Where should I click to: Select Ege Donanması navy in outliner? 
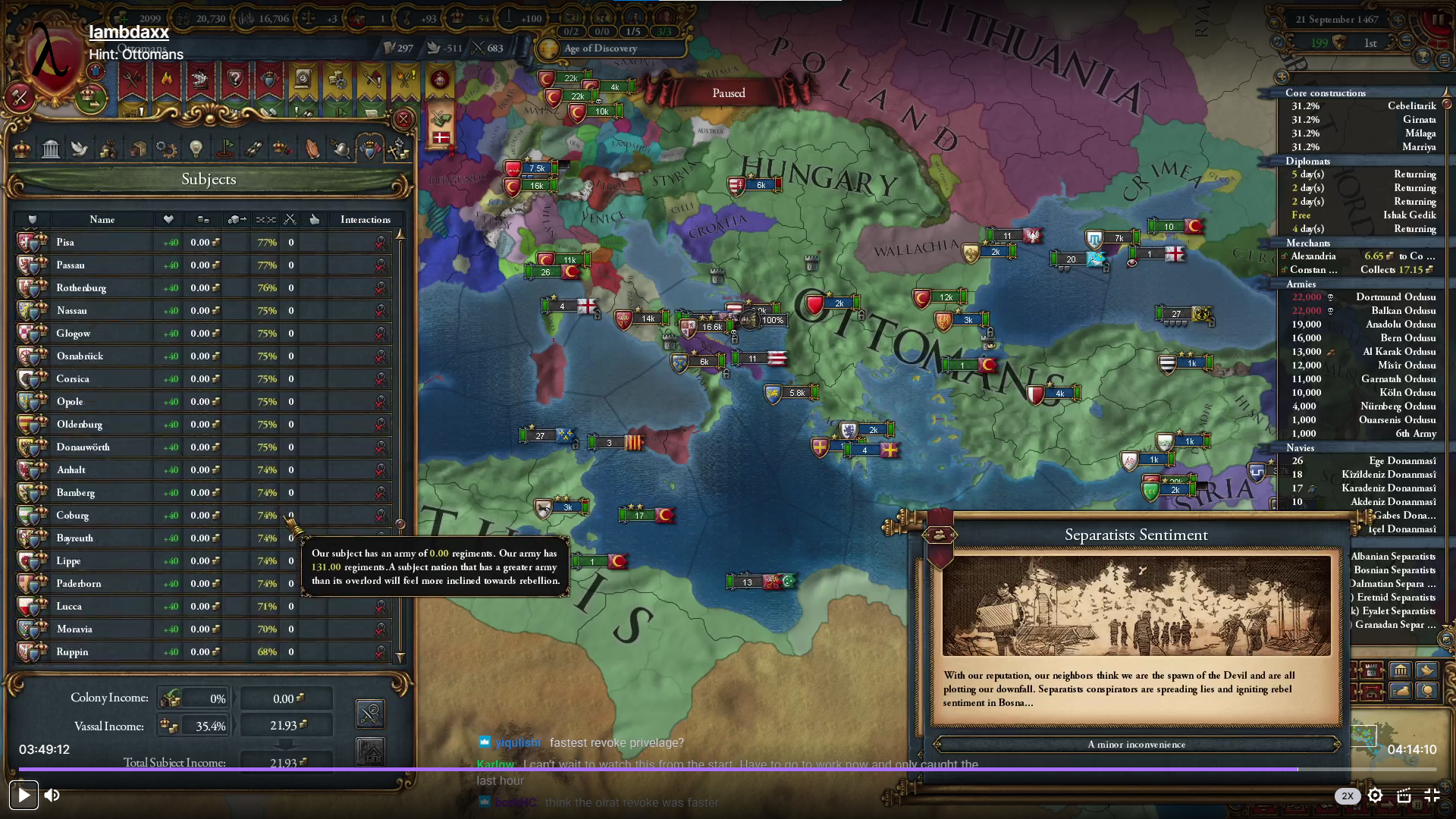(x=1401, y=461)
